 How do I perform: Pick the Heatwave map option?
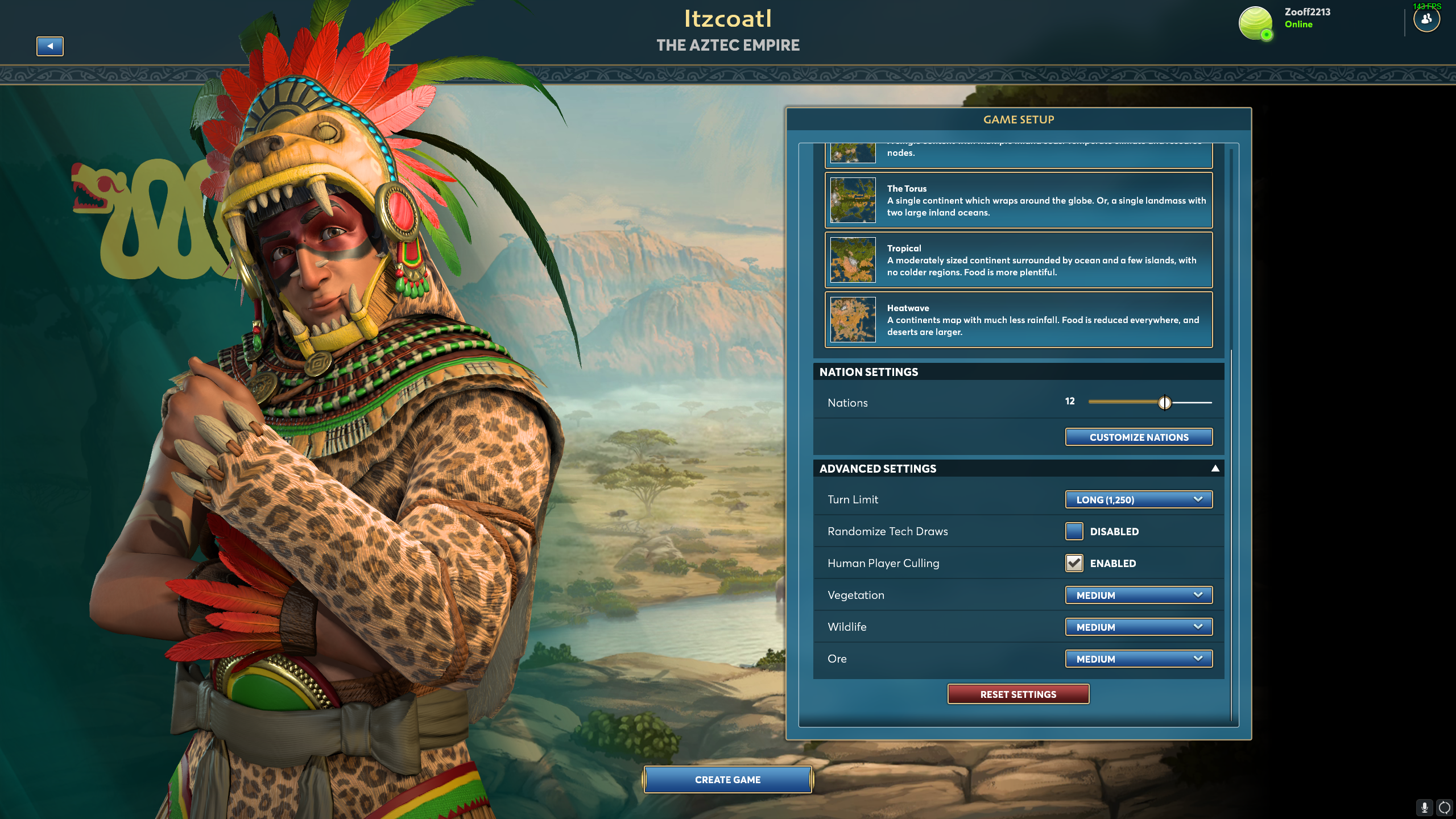[x=1018, y=320]
